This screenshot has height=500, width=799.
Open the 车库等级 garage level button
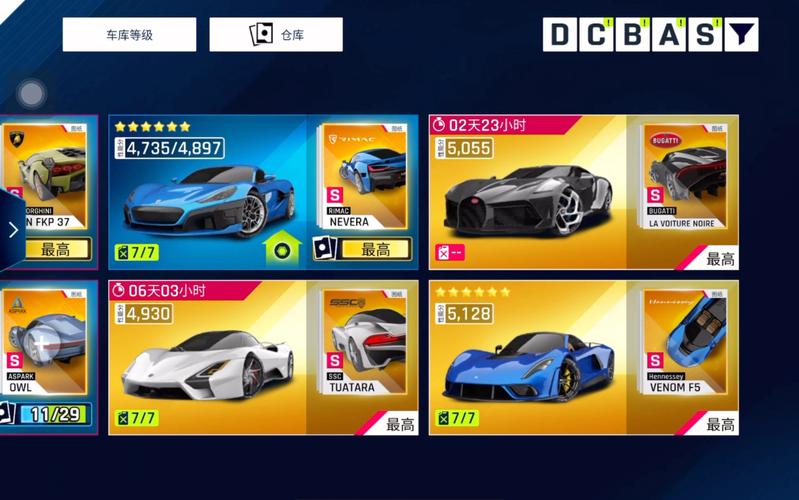point(129,35)
